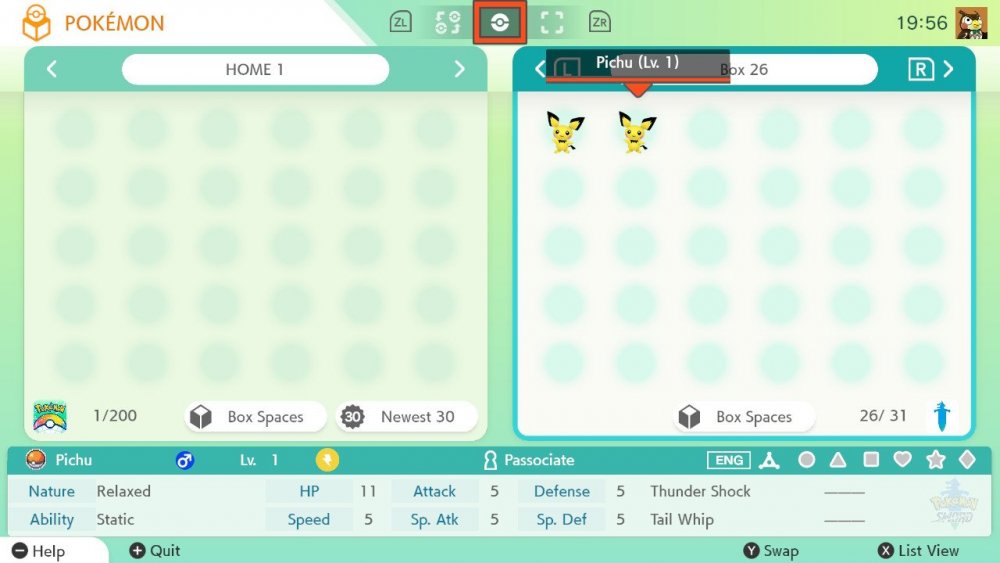Advance to the next game box after Box 26
This screenshot has width=1000, height=563.
tap(948, 69)
